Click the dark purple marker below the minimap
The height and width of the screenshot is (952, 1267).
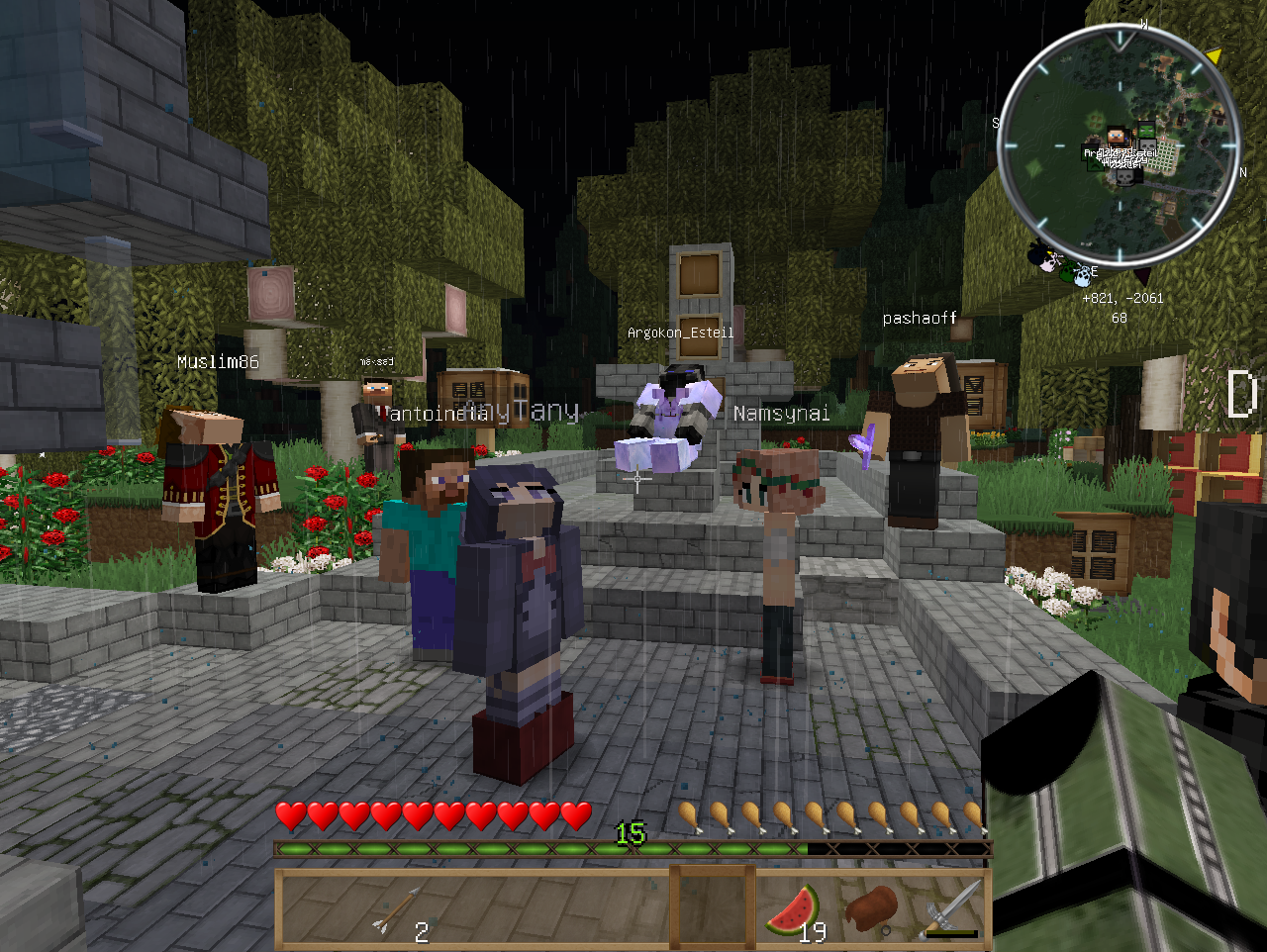[x=1142, y=276]
